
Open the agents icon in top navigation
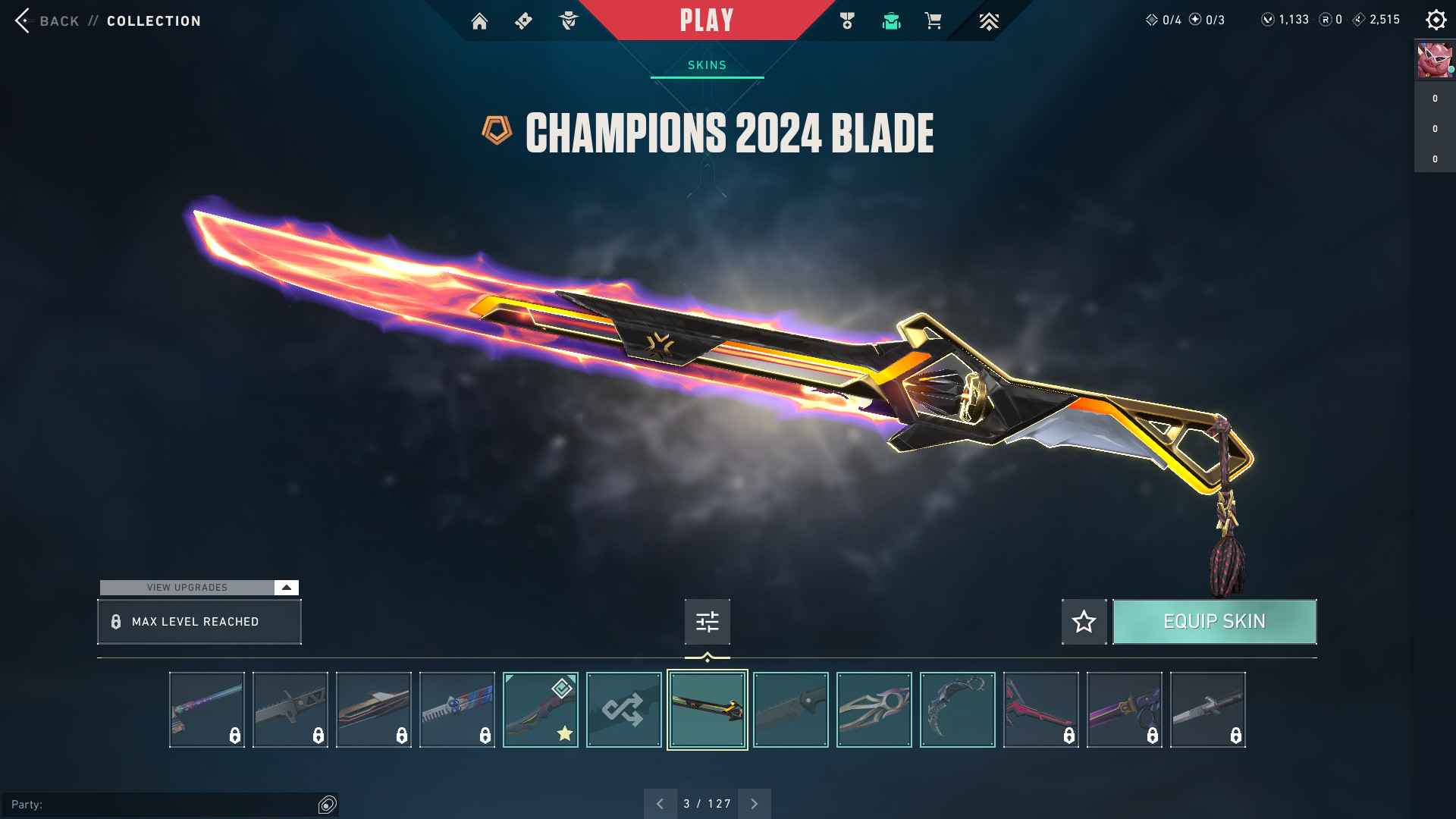coord(568,21)
